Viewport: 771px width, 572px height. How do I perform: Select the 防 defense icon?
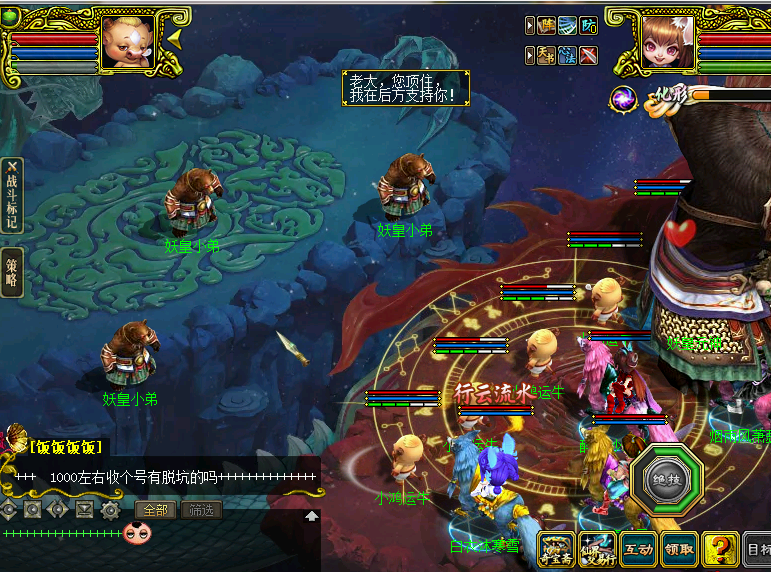pos(590,26)
